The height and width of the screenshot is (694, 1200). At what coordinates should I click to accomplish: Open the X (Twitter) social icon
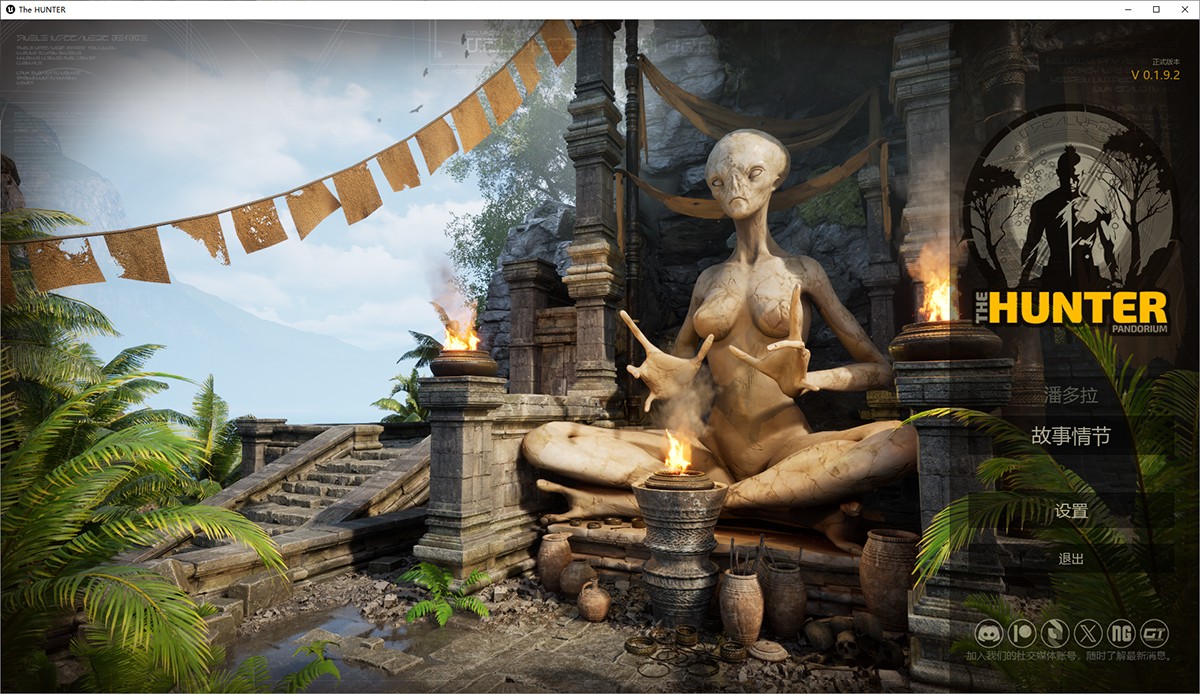[x=1088, y=634]
